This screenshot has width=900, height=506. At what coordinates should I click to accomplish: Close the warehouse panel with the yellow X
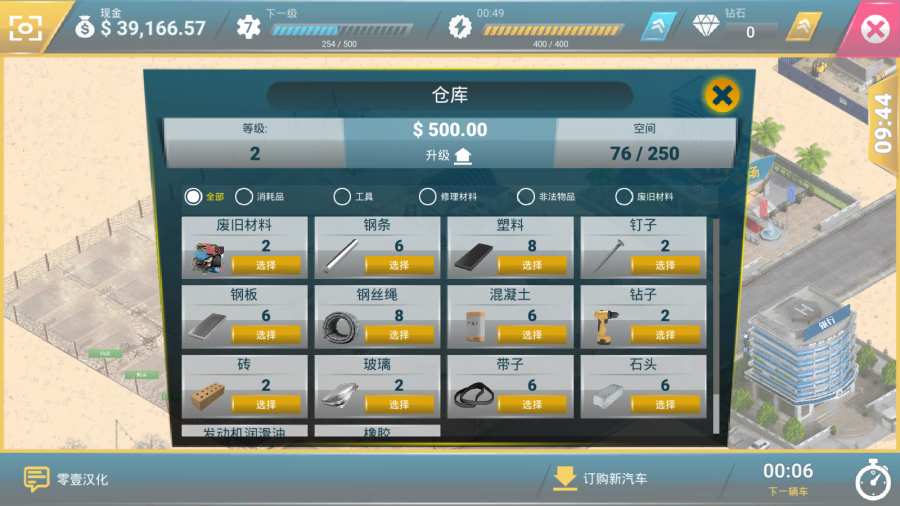(x=721, y=96)
